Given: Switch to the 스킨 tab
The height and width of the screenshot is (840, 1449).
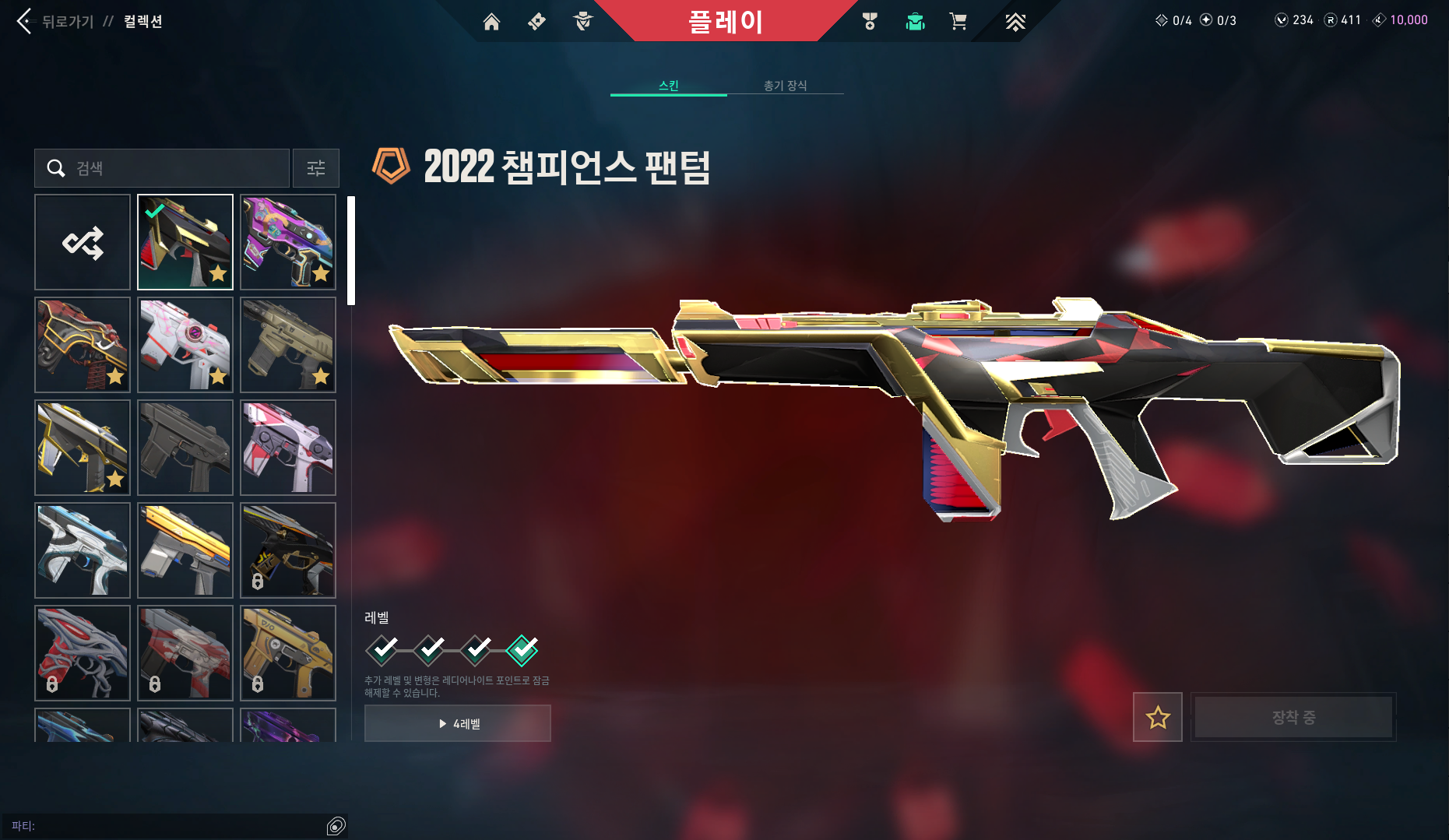Looking at the screenshot, I should coord(668,86).
